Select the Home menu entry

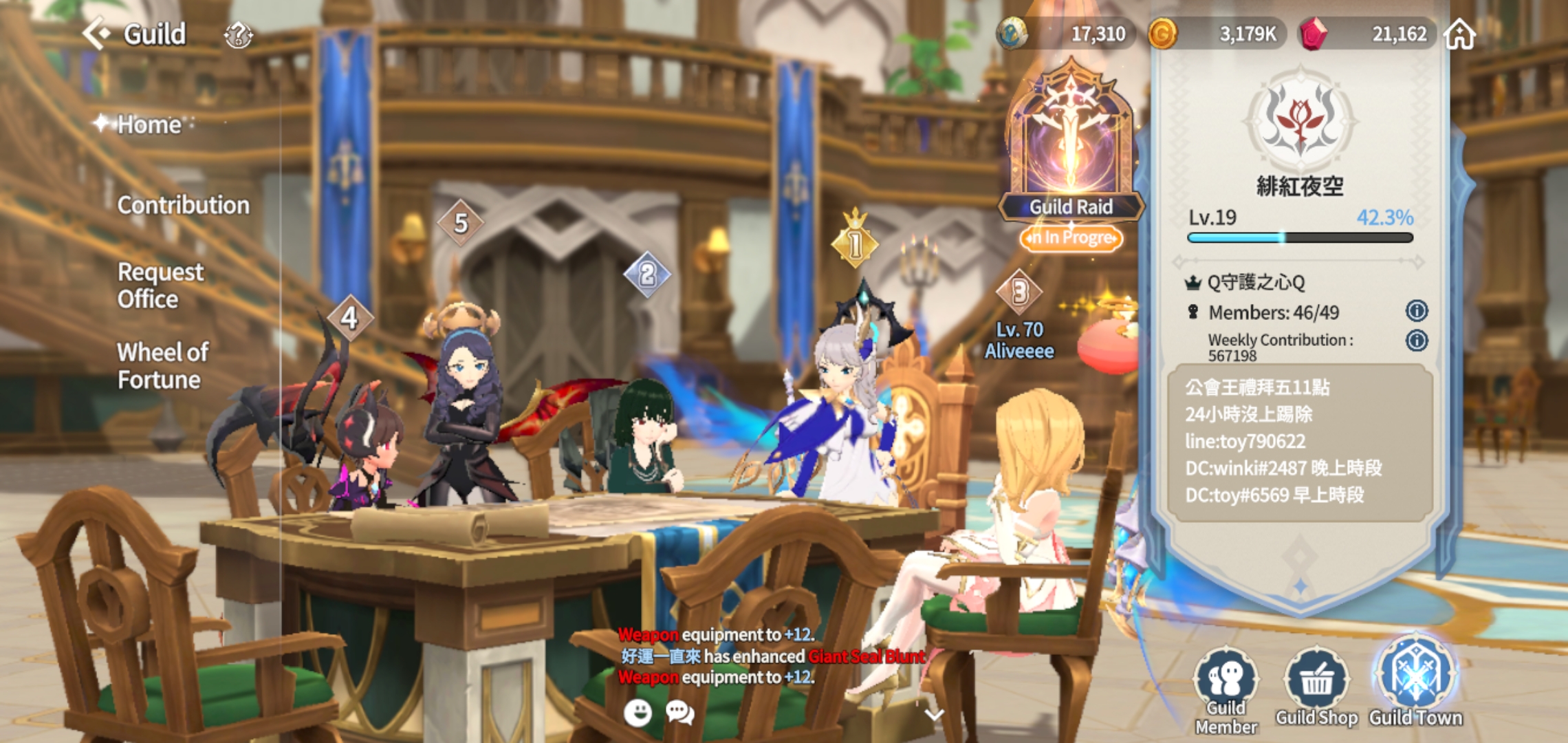point(149,125)
